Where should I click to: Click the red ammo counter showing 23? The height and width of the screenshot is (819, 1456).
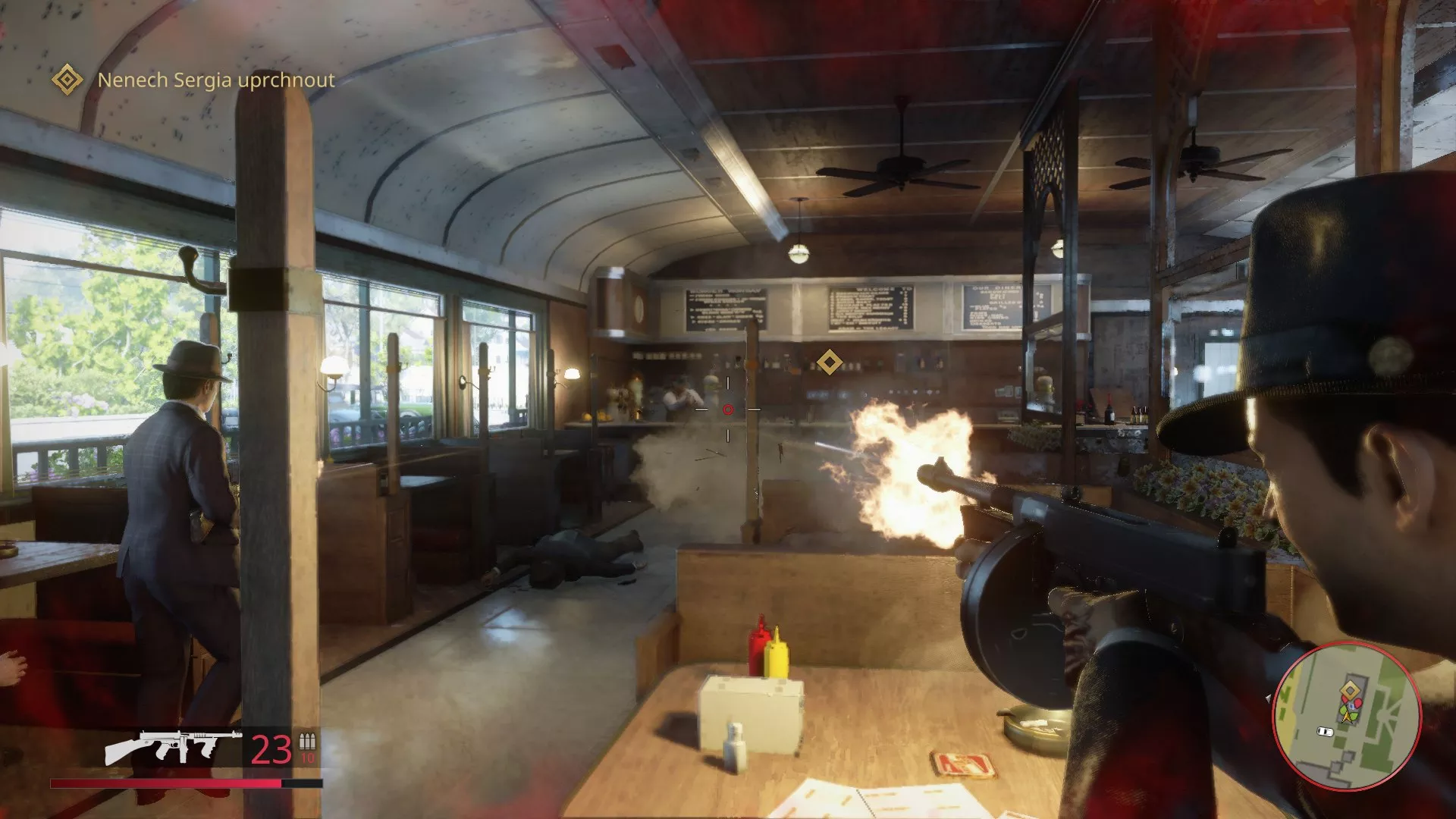[269, 749]
